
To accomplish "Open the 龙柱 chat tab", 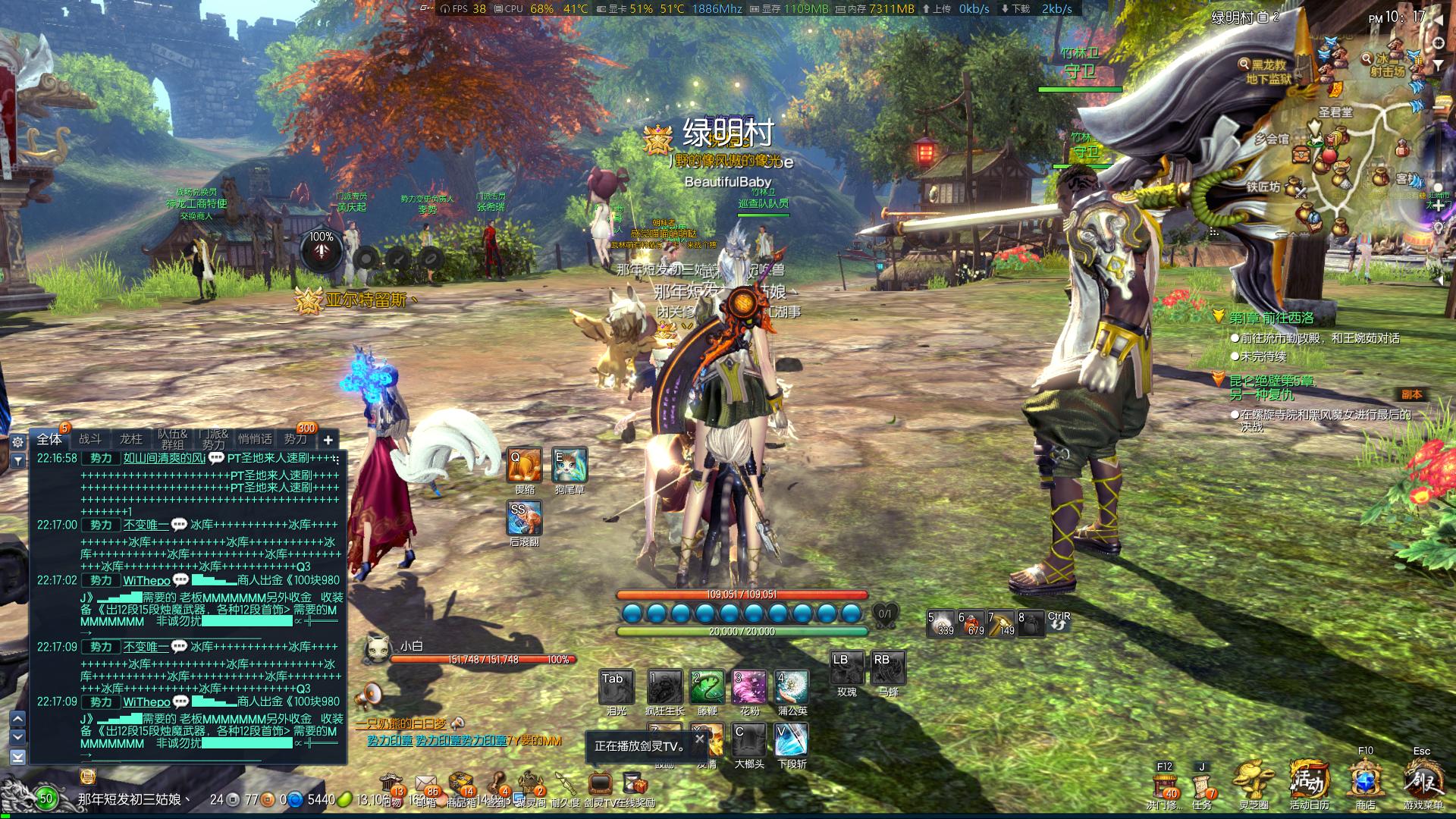I will click(130, 439).
